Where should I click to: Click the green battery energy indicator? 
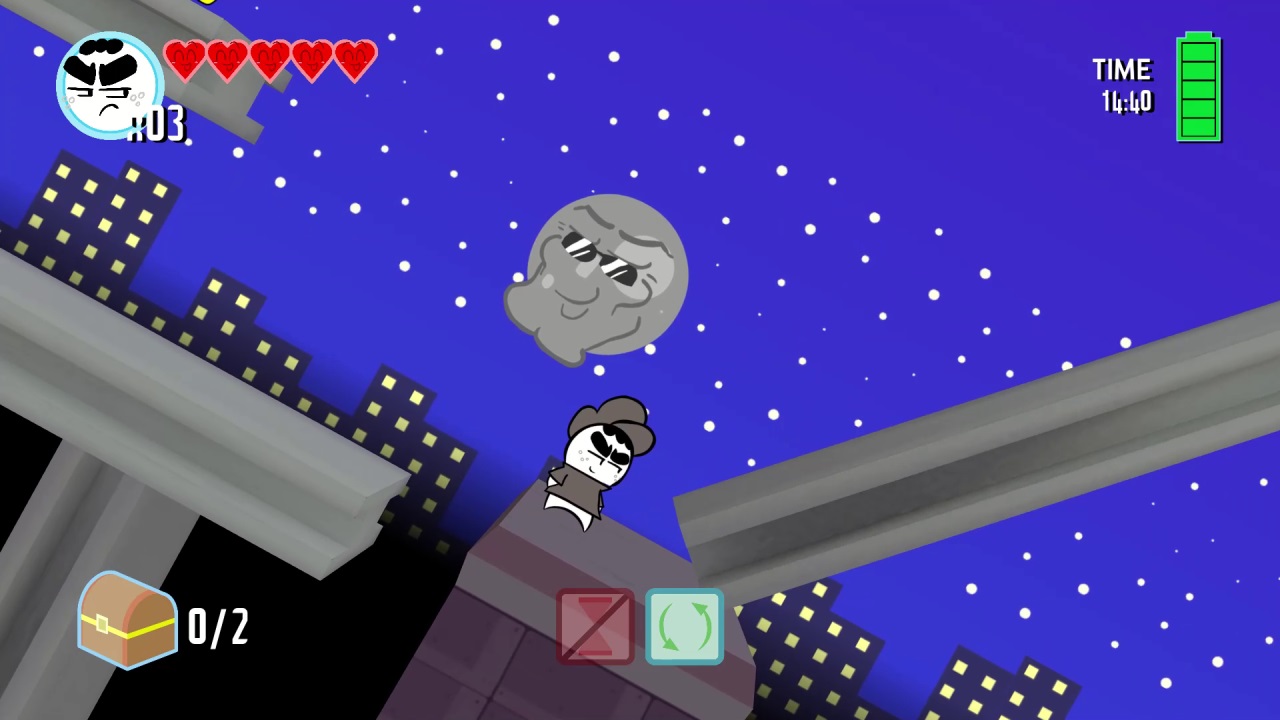[x=1198, y=90]
